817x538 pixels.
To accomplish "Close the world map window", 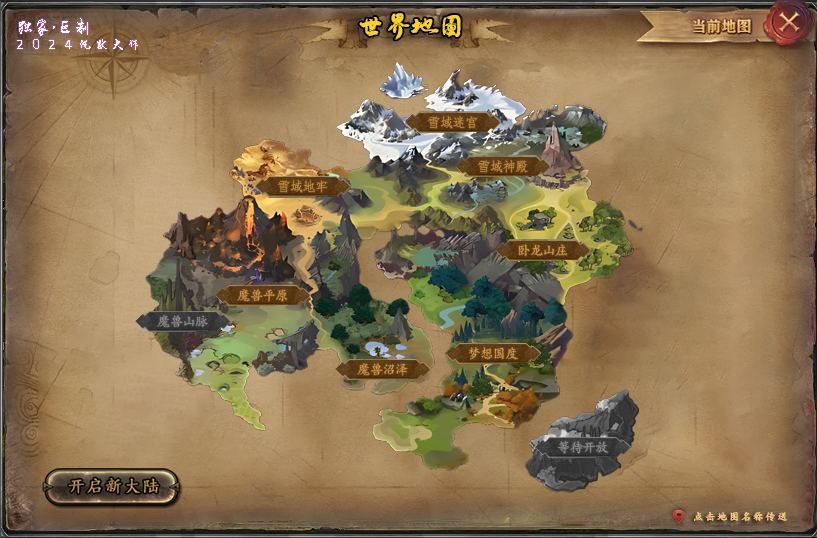I will click(x=789, y=22).
